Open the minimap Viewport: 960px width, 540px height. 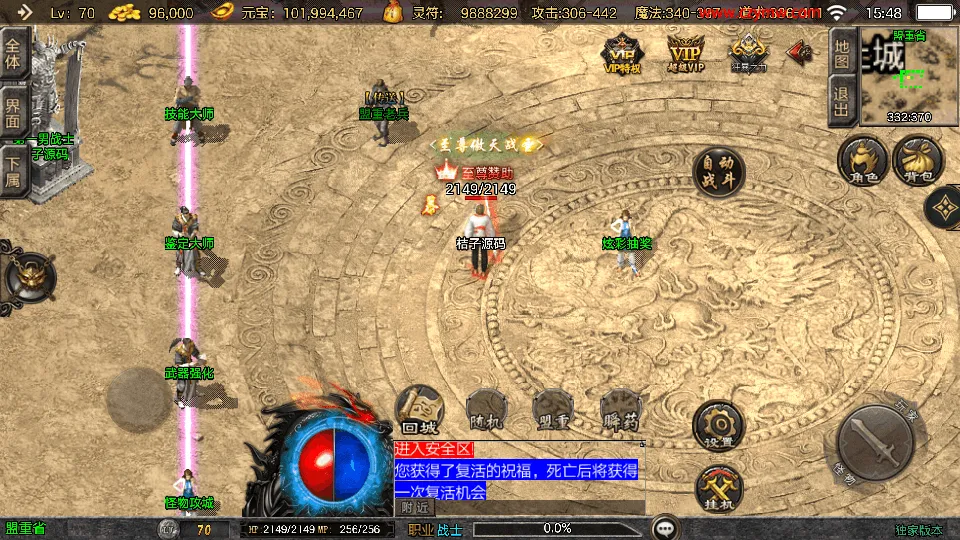(x=909, y=75)
